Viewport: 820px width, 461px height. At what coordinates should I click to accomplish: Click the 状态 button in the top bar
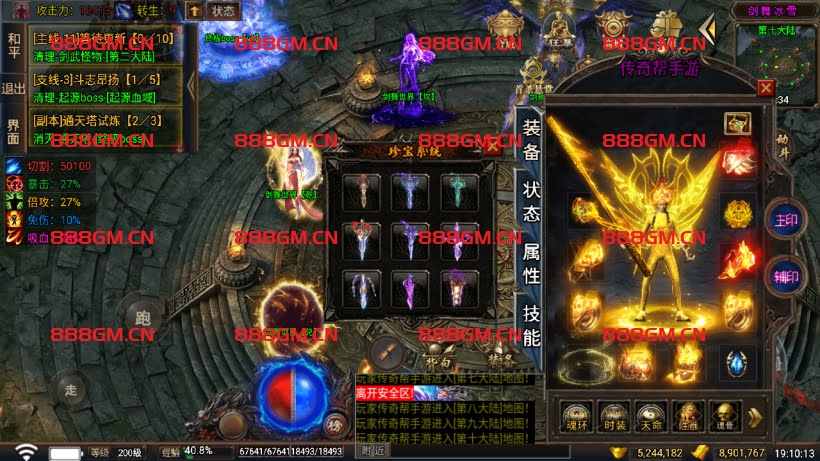pos(224,10)
